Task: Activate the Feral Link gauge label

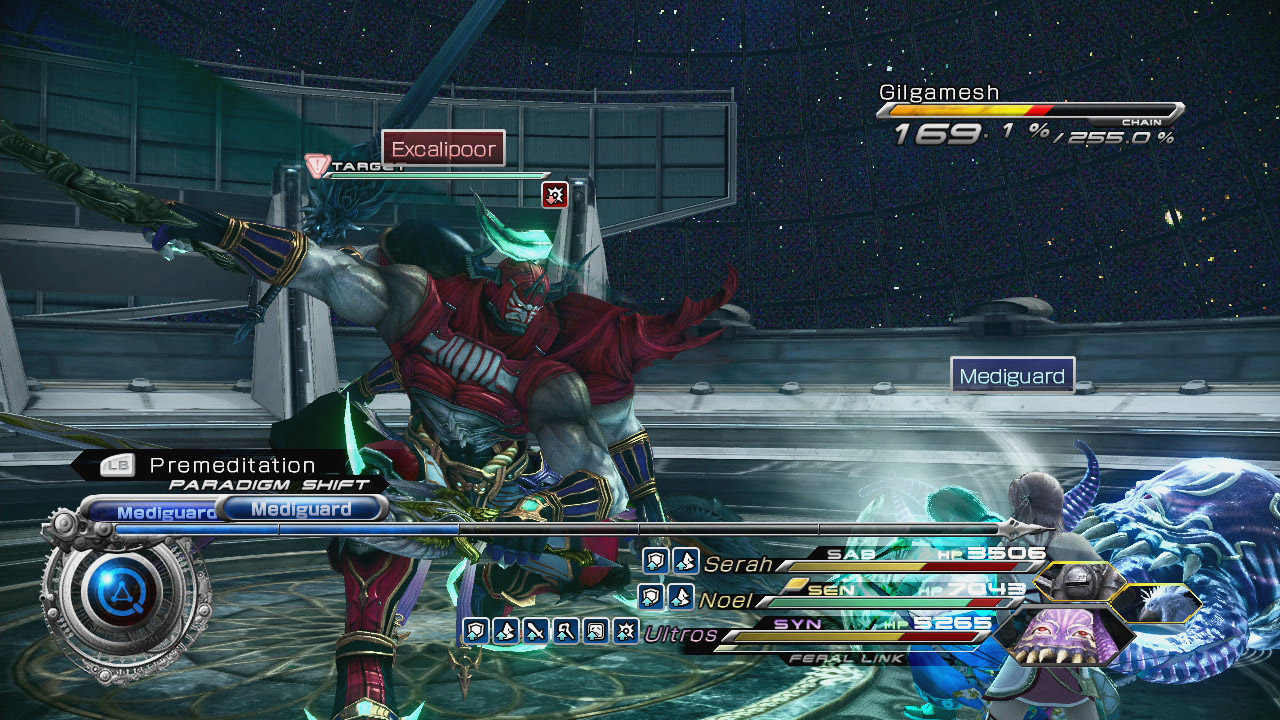Action: pos(847,659)
